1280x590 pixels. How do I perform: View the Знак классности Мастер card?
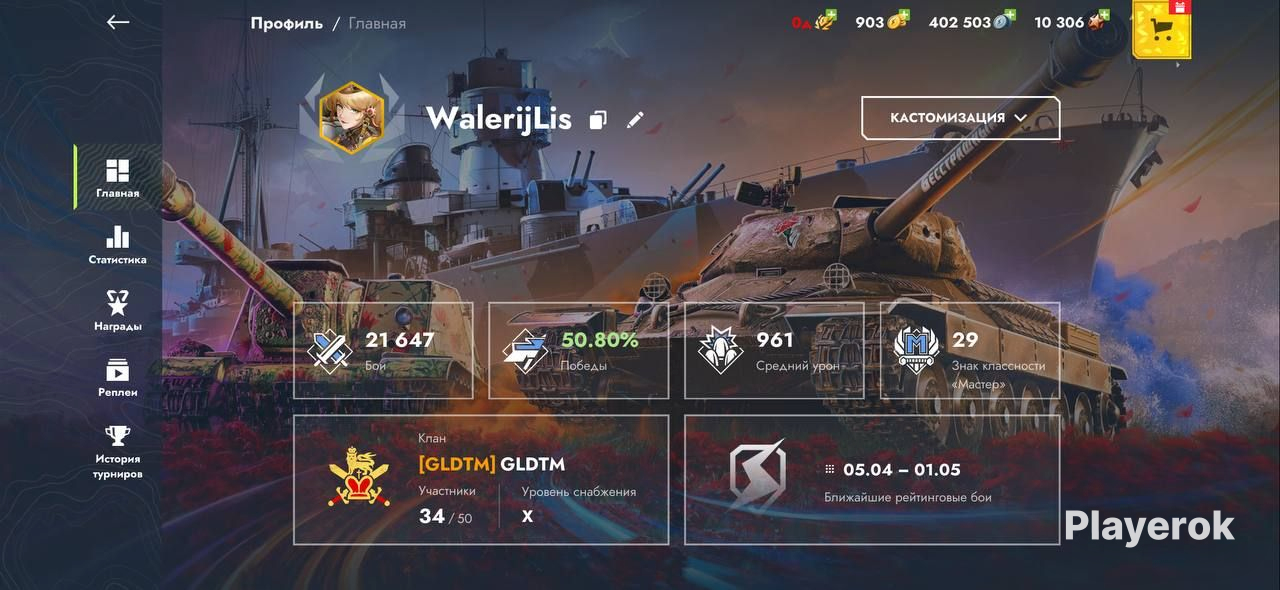click(970, 351)
